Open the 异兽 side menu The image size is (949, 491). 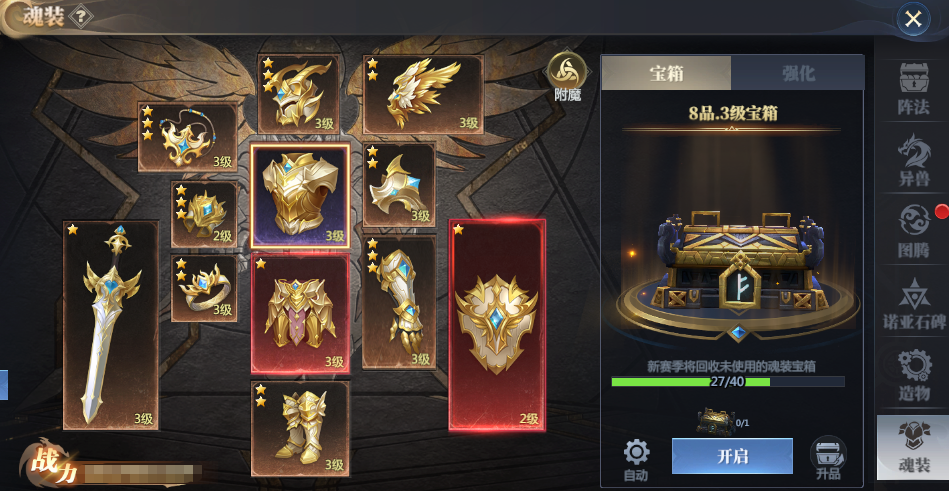tap(910, 160)
